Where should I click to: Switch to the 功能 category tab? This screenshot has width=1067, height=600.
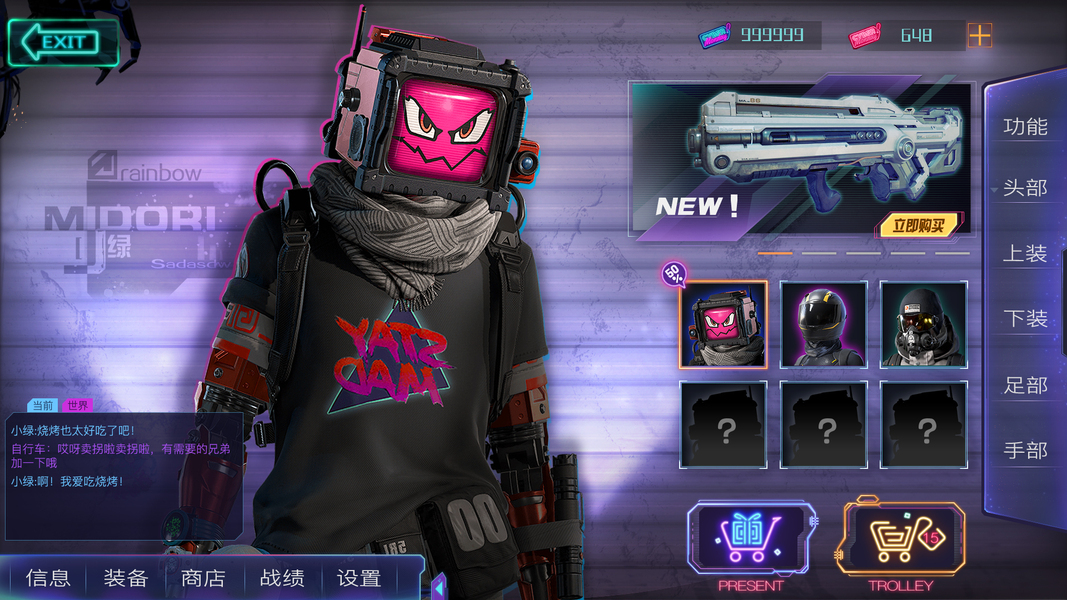(x=1025, y=127)
